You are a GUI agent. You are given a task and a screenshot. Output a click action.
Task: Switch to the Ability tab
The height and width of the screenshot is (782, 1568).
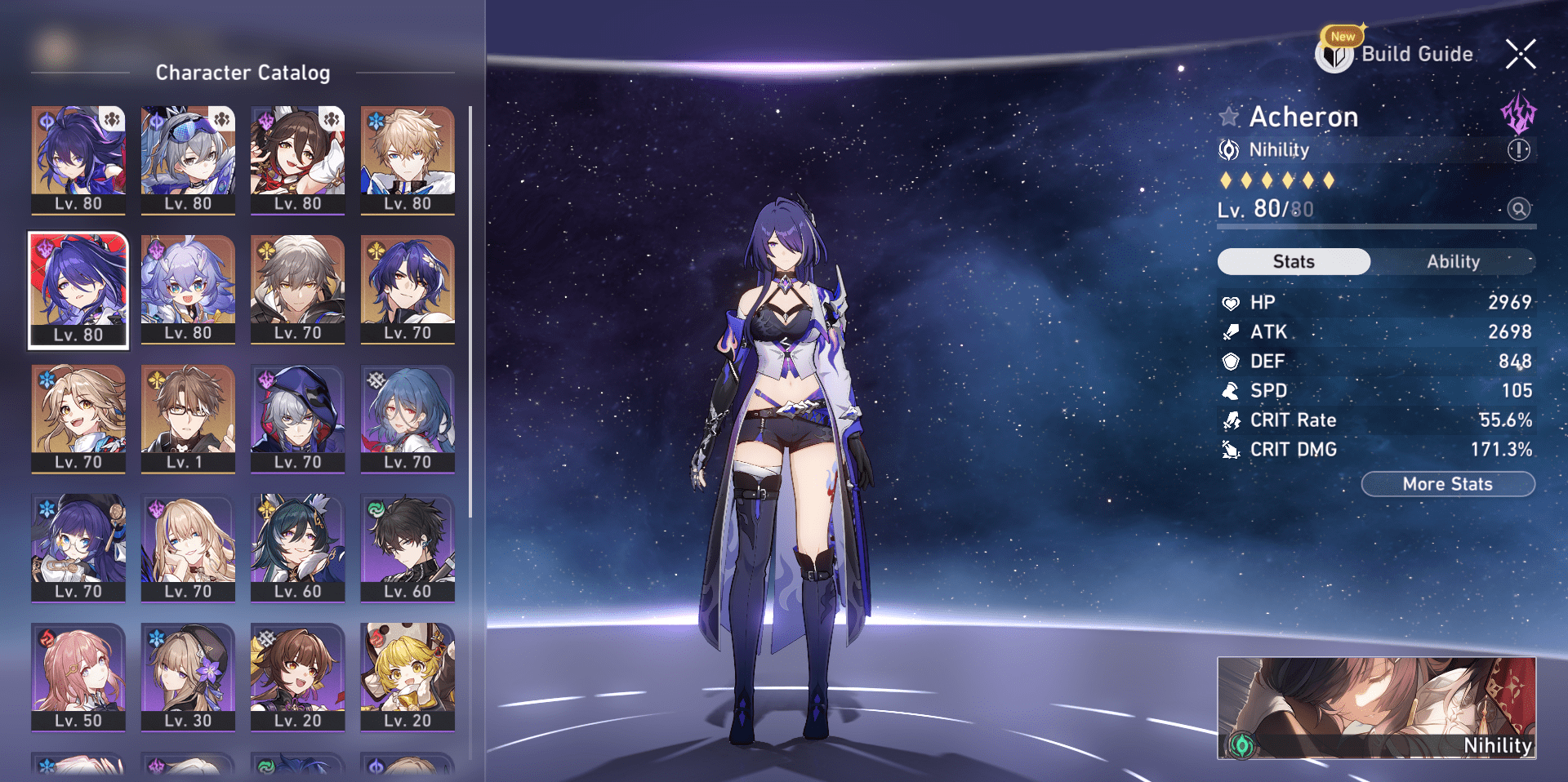[1454, 261]
